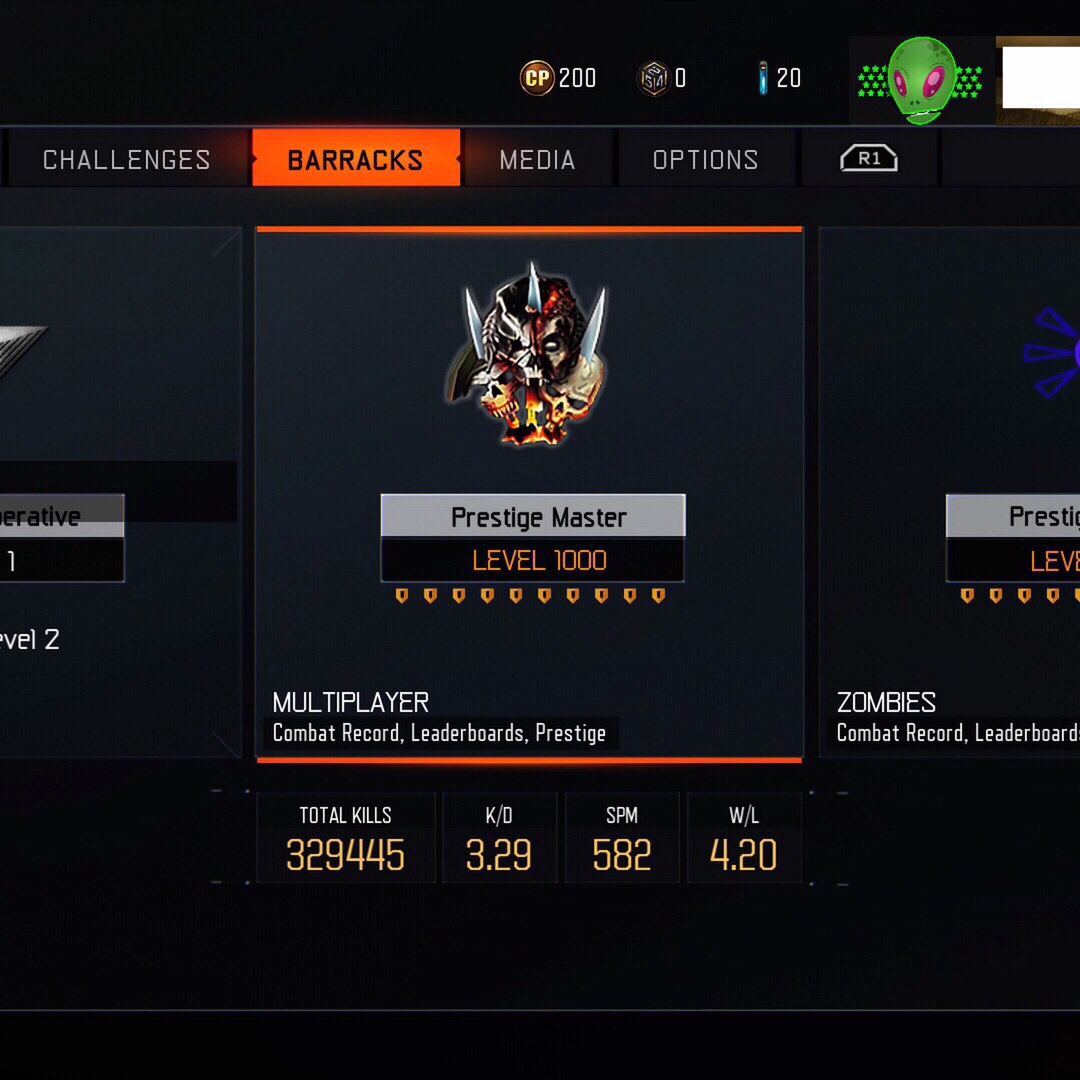Click the green alien player emblem

[x=921, y=80]
